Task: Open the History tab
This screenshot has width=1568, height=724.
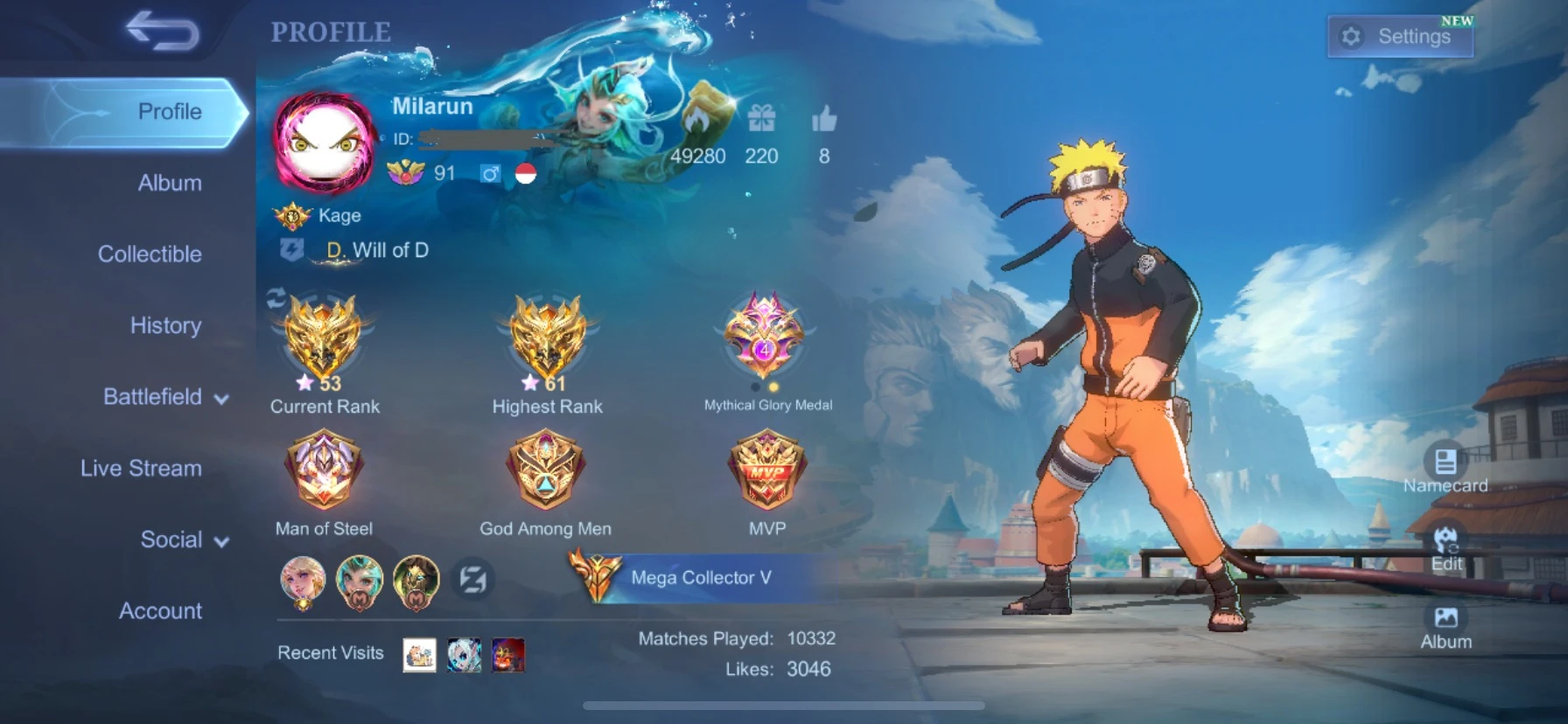Action: click(x=165, y=325)
